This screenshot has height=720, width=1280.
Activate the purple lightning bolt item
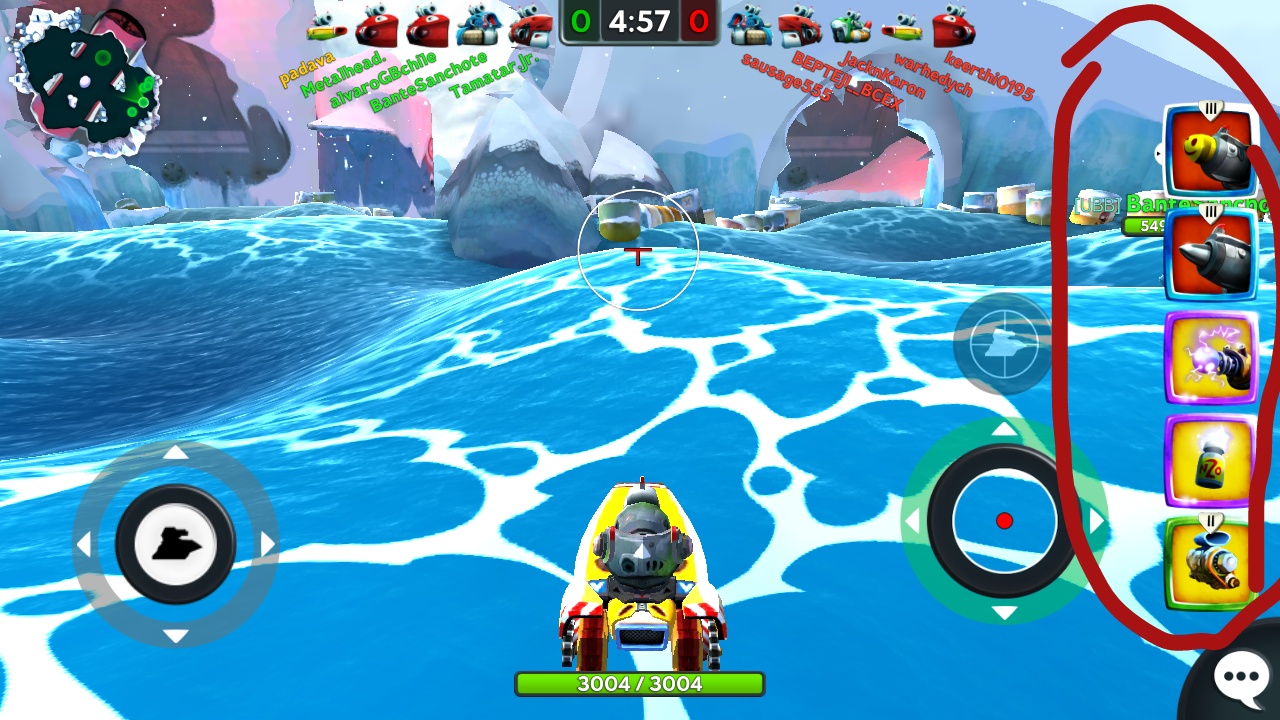tap(1210, 359)
